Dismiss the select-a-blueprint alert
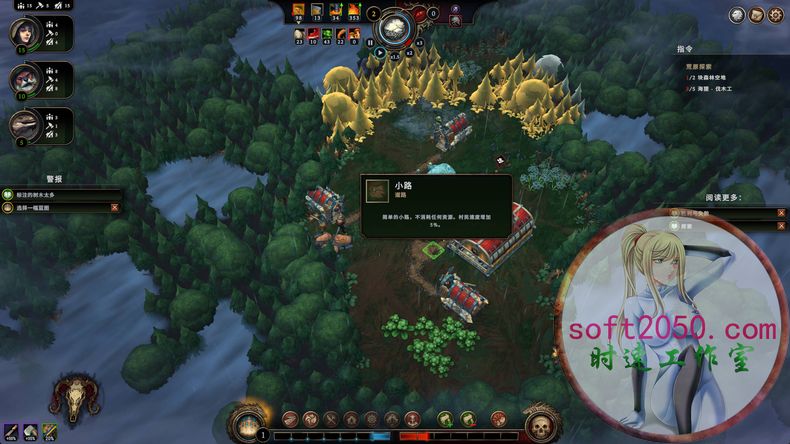This screenshot has width=790, height=444. click(x=114, y=208)
